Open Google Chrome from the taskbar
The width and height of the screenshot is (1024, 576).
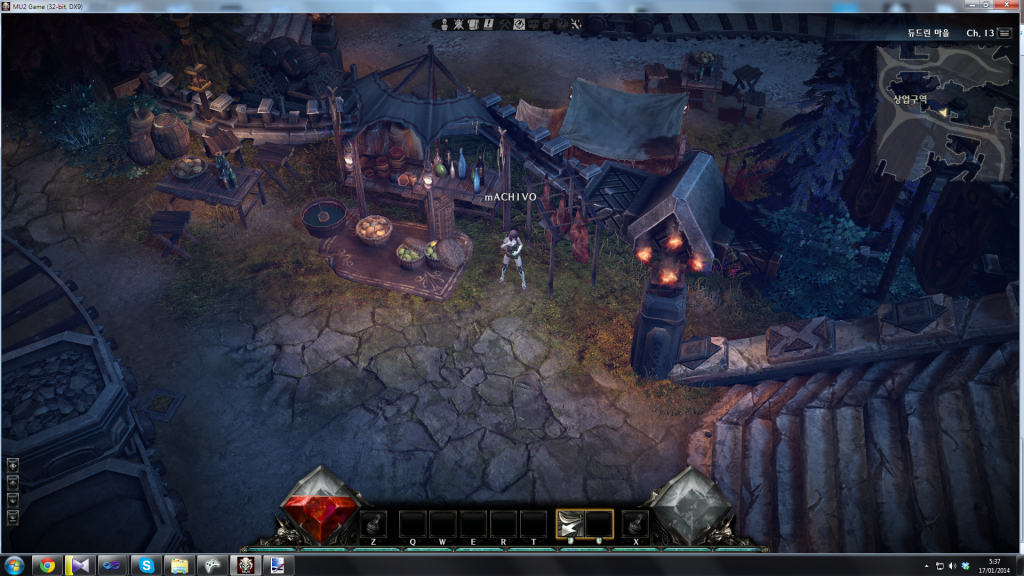point(47,565)
